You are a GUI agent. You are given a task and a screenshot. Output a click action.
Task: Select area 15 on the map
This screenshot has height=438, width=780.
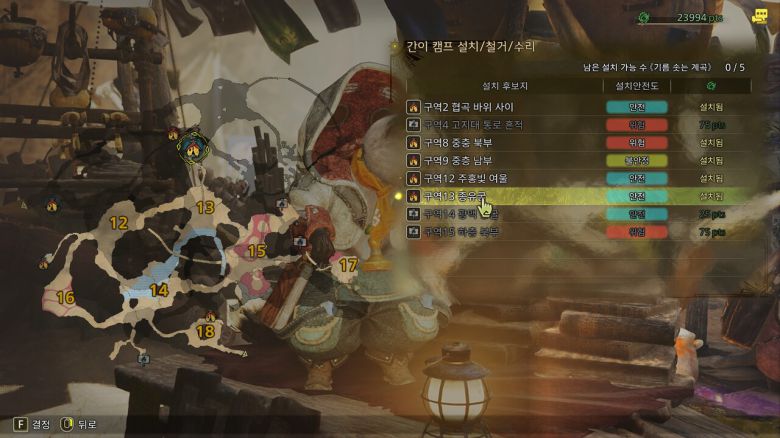click(256, 251)
